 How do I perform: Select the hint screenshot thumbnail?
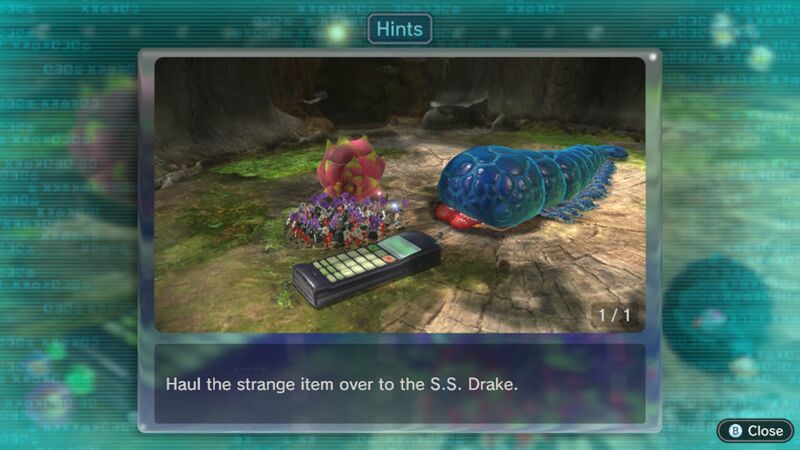click(x=400, y=195)
